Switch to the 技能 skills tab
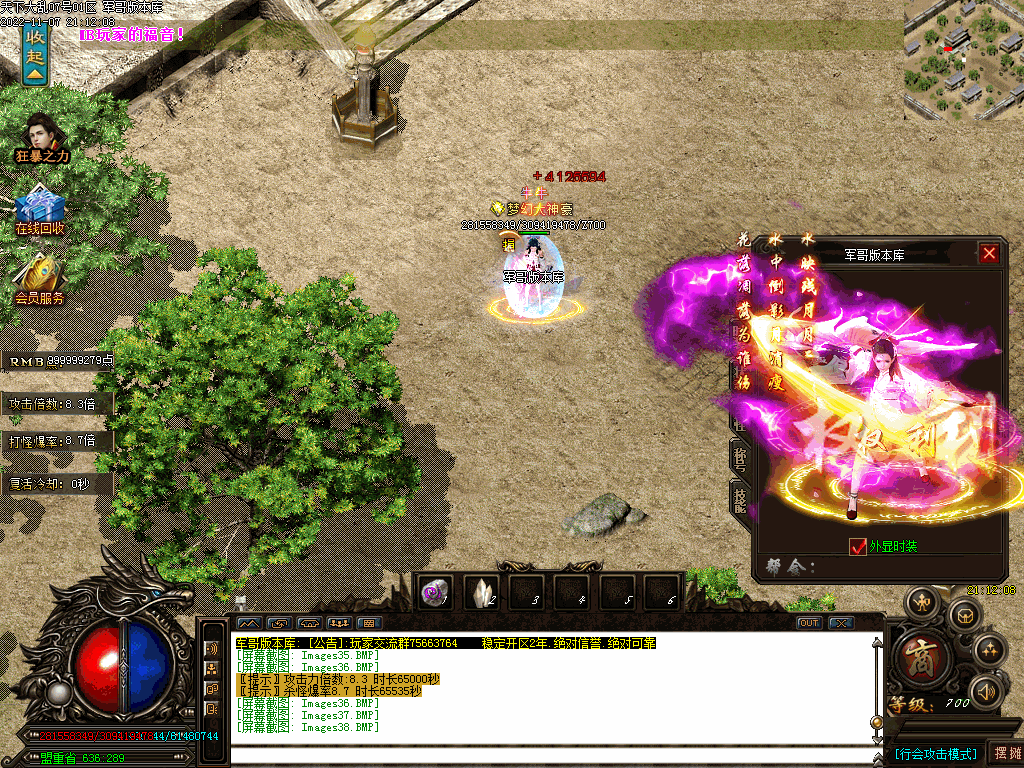The height and width of the screenshot is (768, 1024). point(741,496)
